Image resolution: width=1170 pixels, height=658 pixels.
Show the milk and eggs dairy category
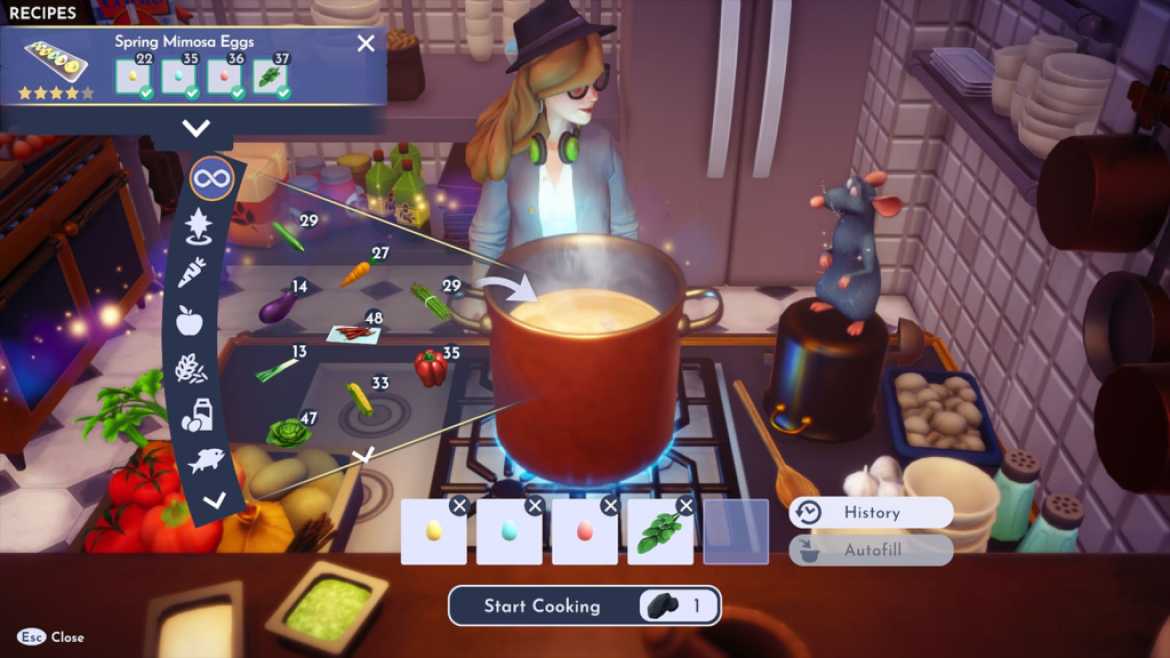coord(196,415)
